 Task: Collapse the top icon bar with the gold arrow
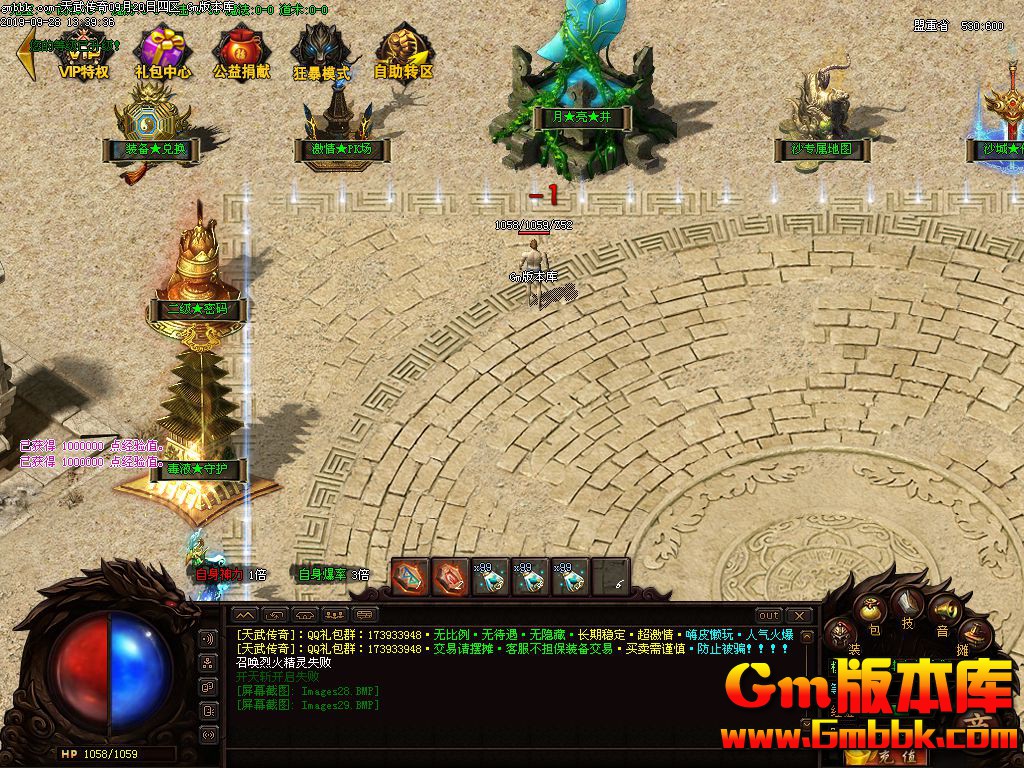25,55
